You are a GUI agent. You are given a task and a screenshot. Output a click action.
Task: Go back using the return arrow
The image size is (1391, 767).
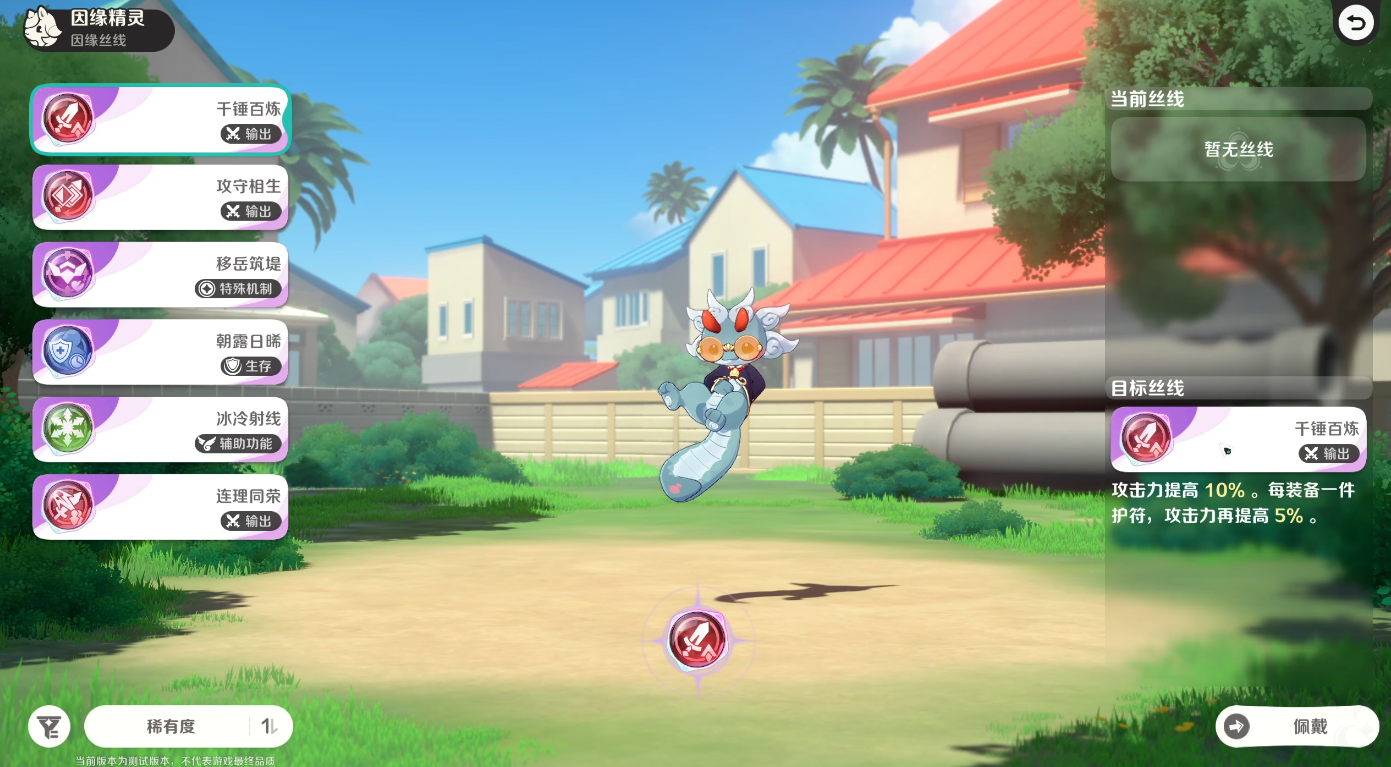point(1356,23)
